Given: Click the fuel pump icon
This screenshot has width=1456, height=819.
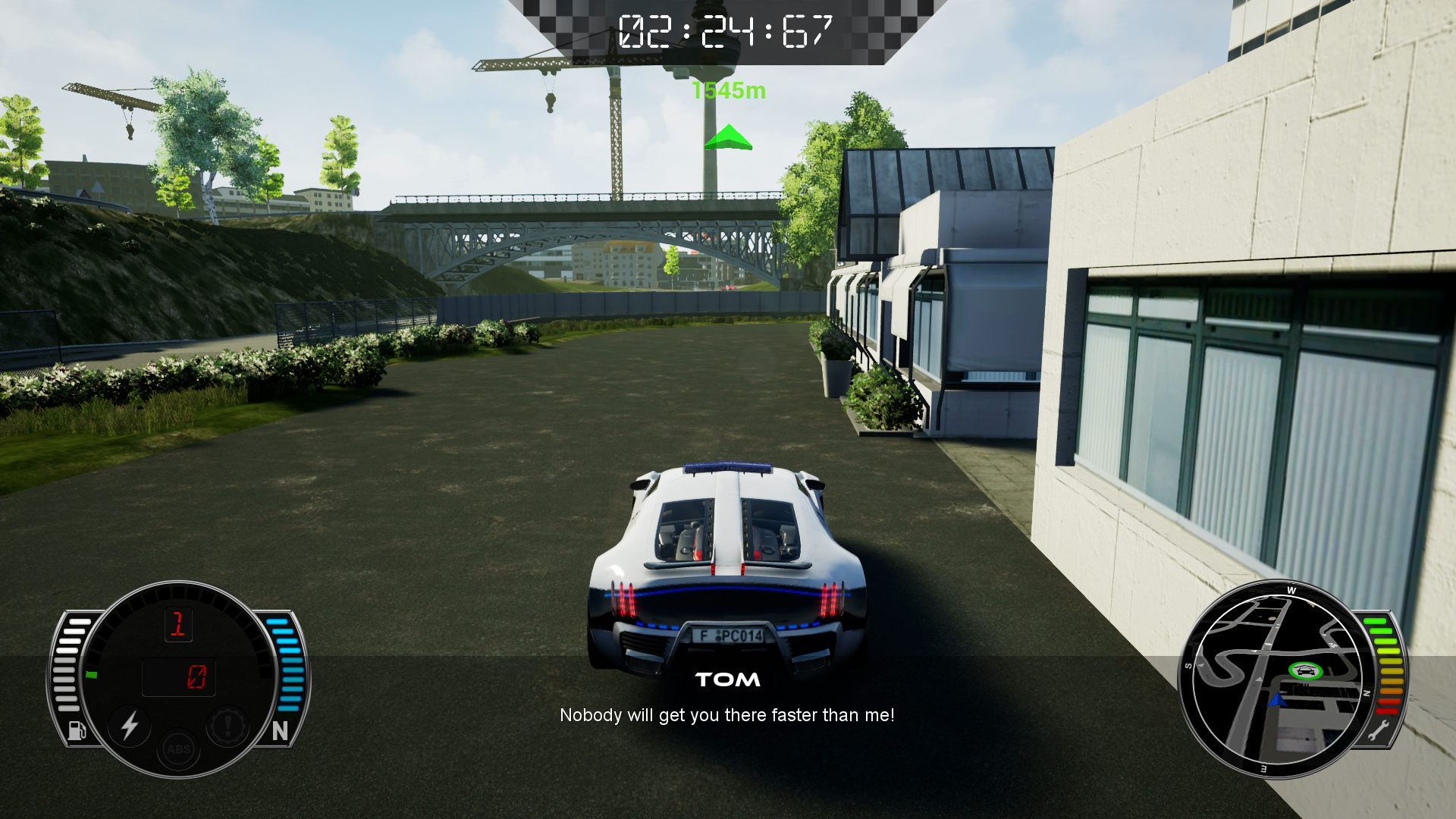Looking at the screenshot, I should point(77,730).
